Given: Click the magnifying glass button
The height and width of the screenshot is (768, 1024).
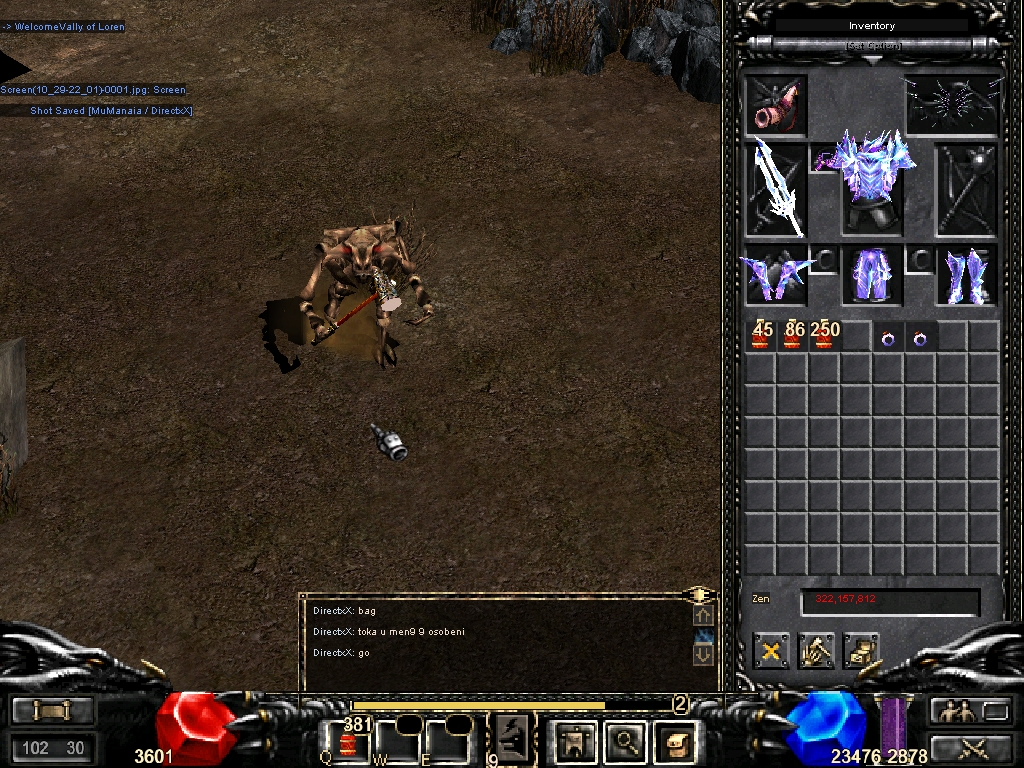Looking at the screenshot, I should click(626, 741).
